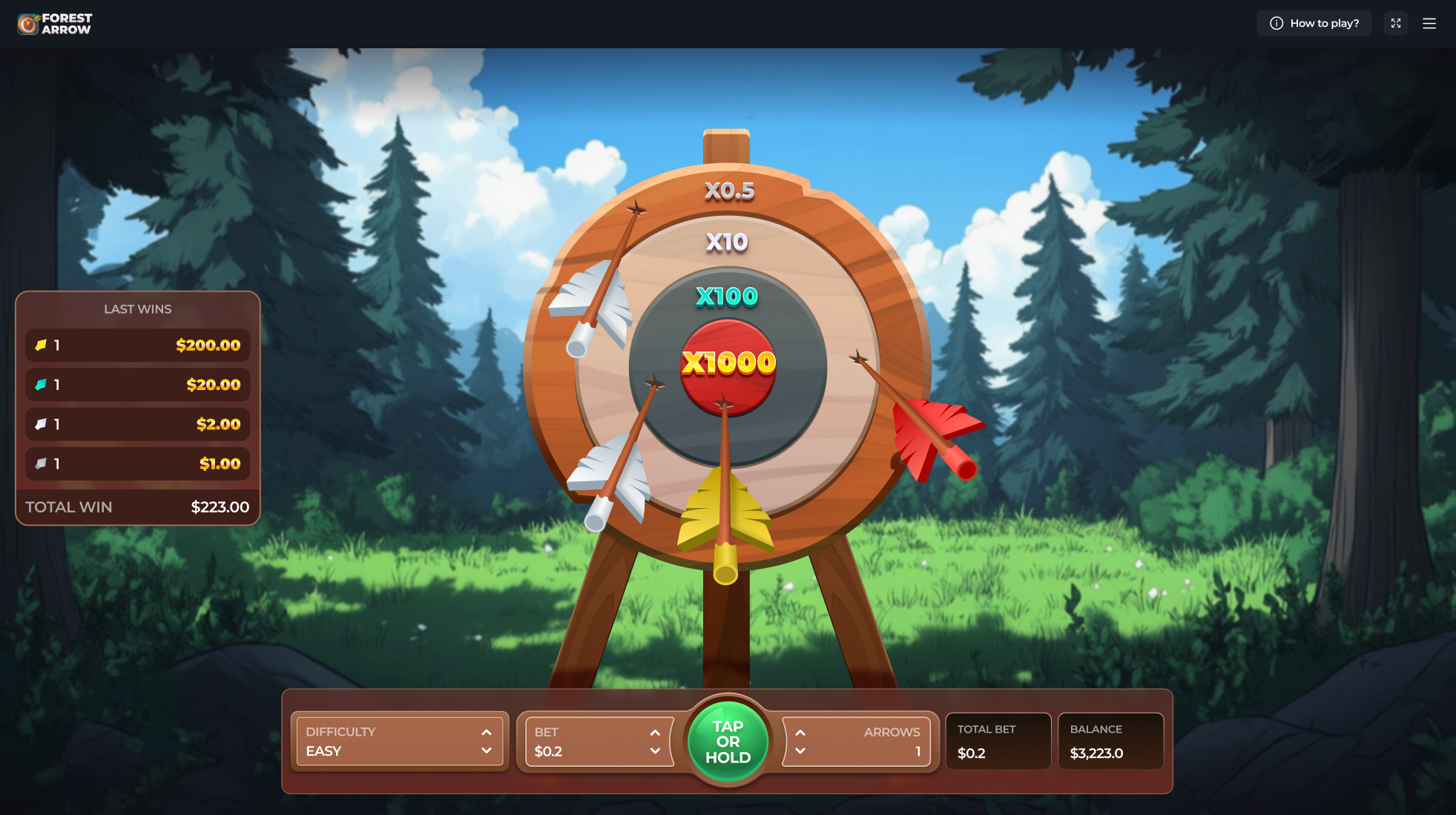1456x815 pixels.
Task: Select the X1000 red bullseye zone
Action: [728, 363]
